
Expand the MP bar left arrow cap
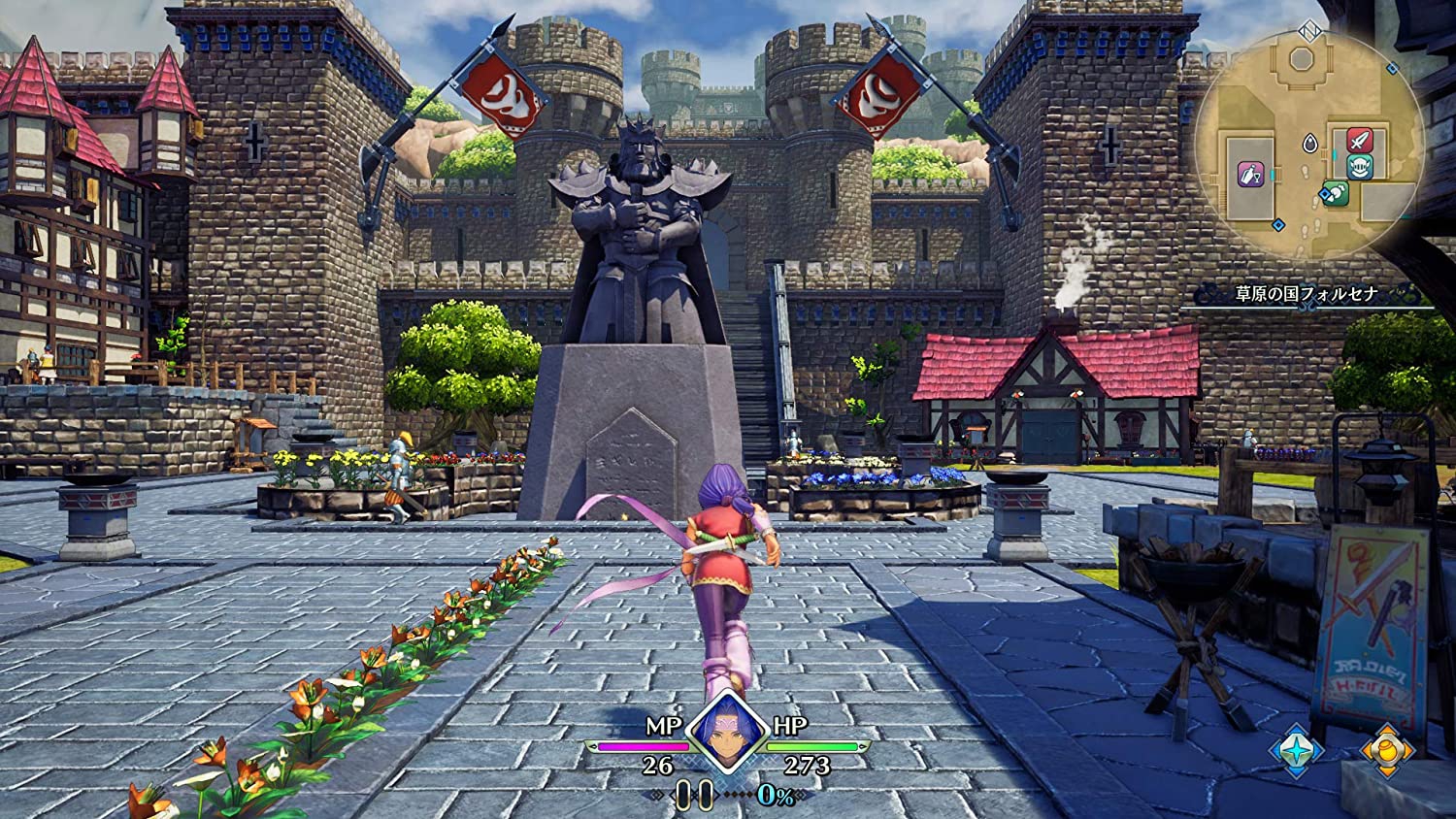pyautogui.click(x=594, y=747)
